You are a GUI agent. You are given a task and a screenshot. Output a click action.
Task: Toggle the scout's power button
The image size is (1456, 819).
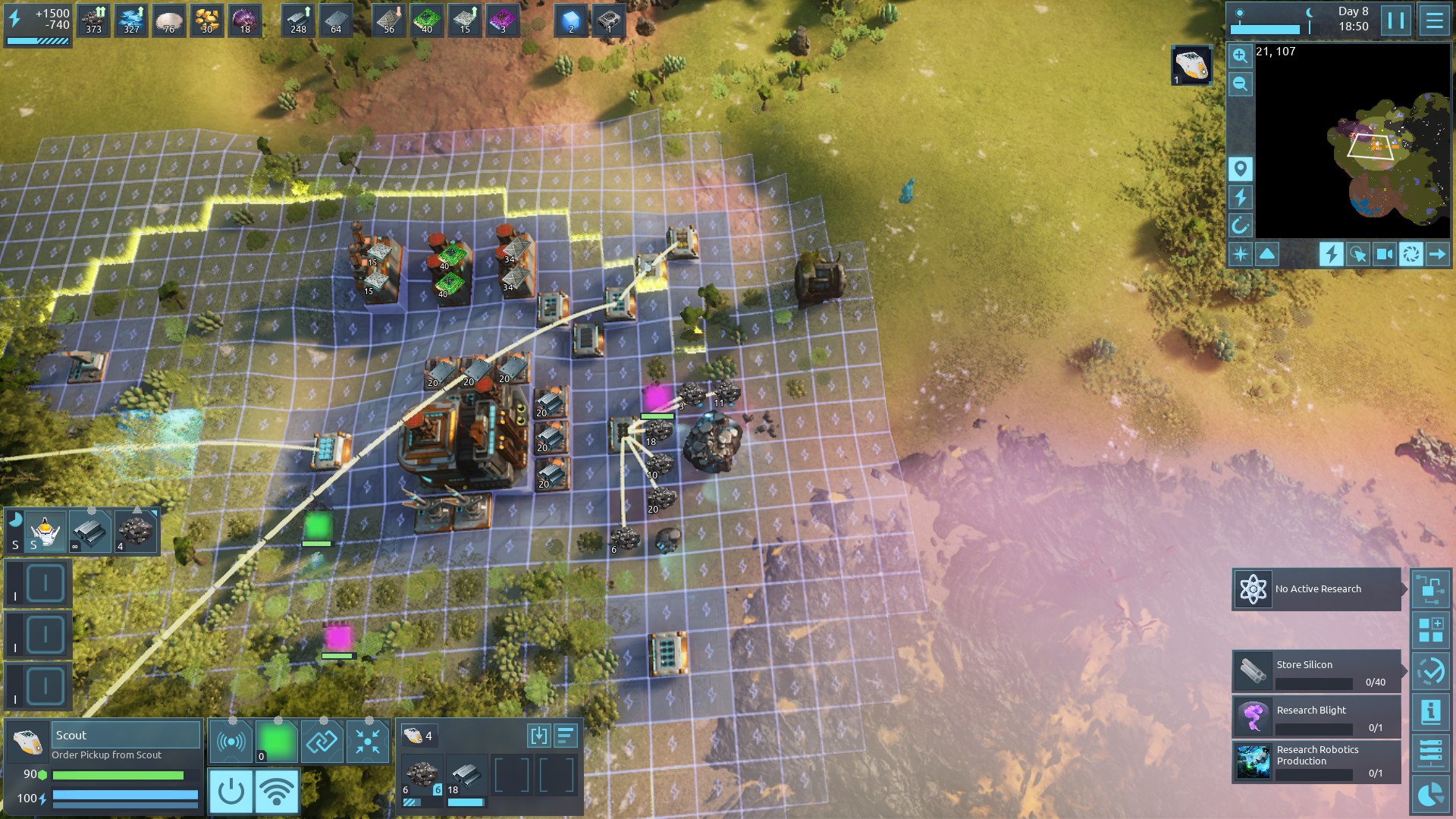coord(231,791)
